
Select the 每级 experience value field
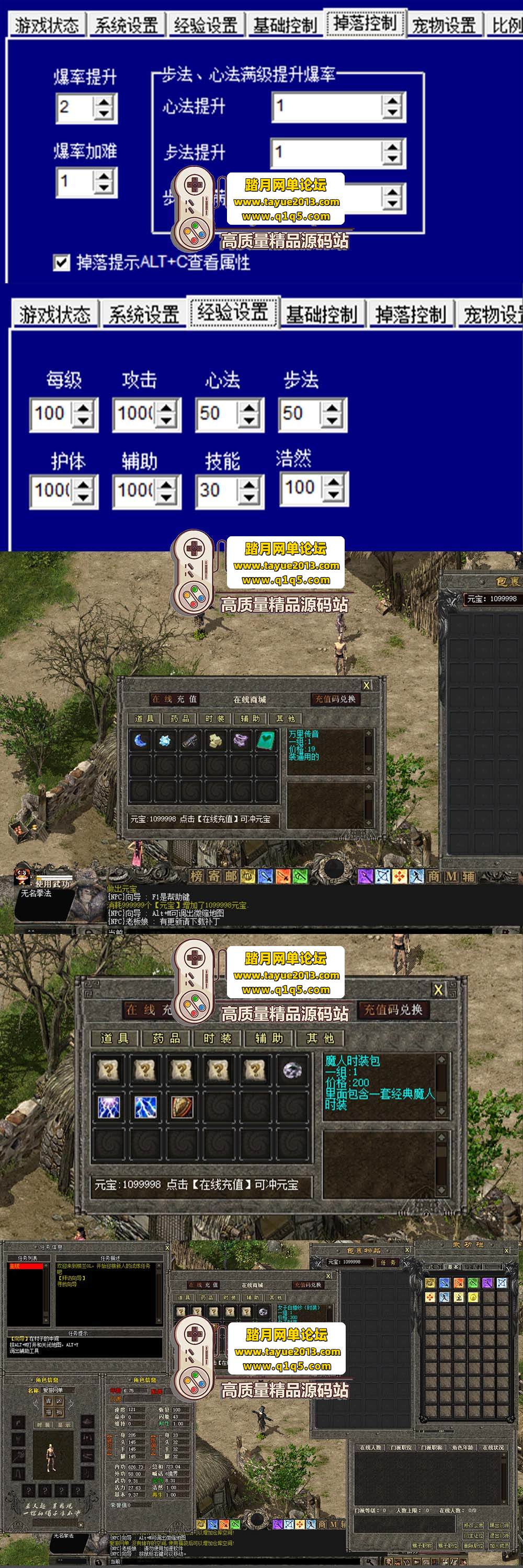(x=51, y=413)
